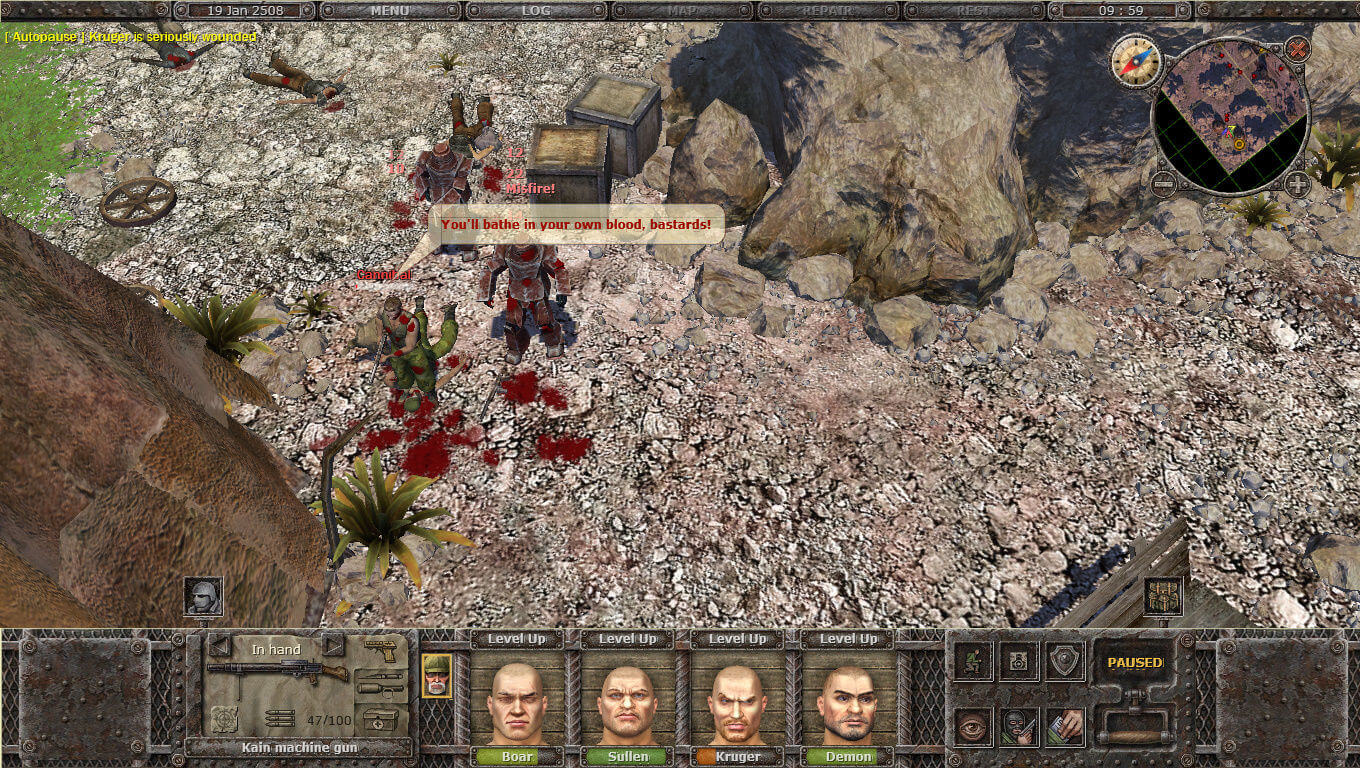This screenshot has width=1360, height=768.
Task: Open the MENU from the top bar
Action: tap(390, 10)
